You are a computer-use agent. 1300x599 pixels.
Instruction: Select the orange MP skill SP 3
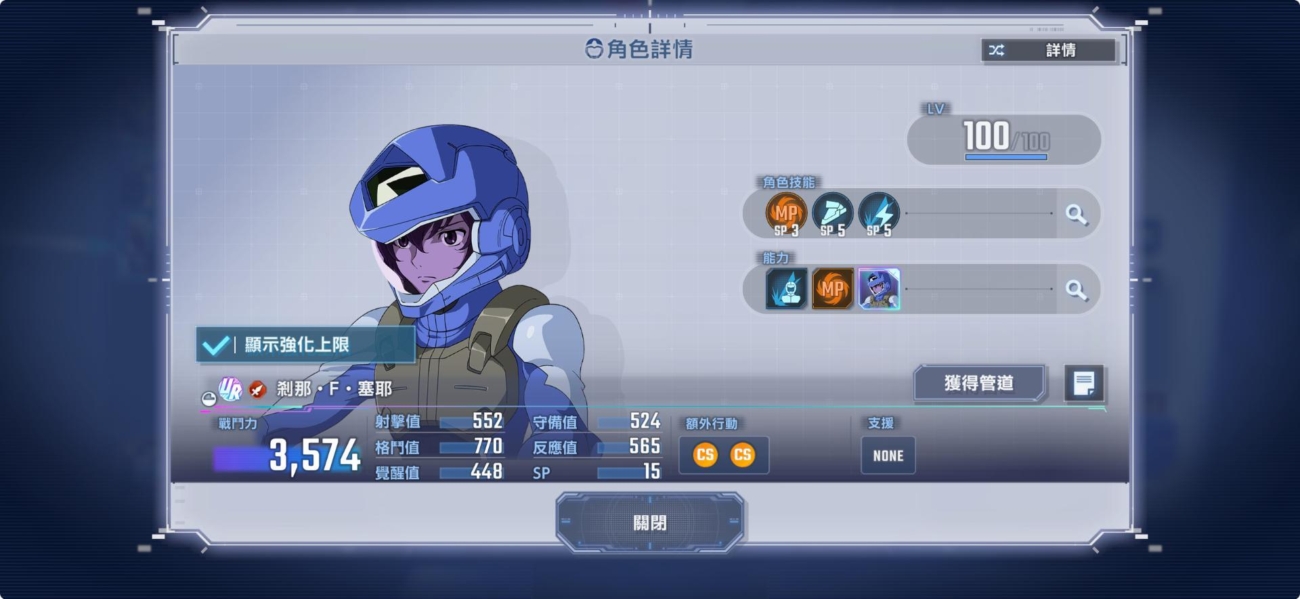[x=786, y=213]
